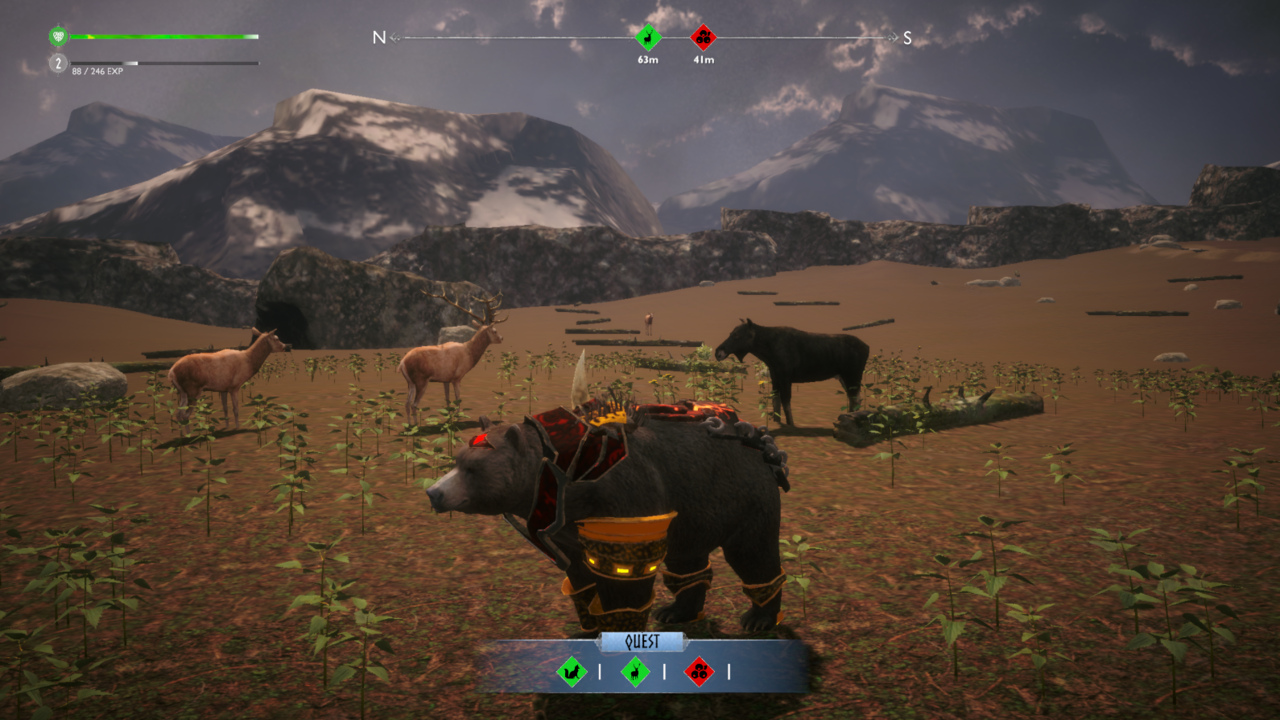Click the 41m distance label

(x=704, y=58)
